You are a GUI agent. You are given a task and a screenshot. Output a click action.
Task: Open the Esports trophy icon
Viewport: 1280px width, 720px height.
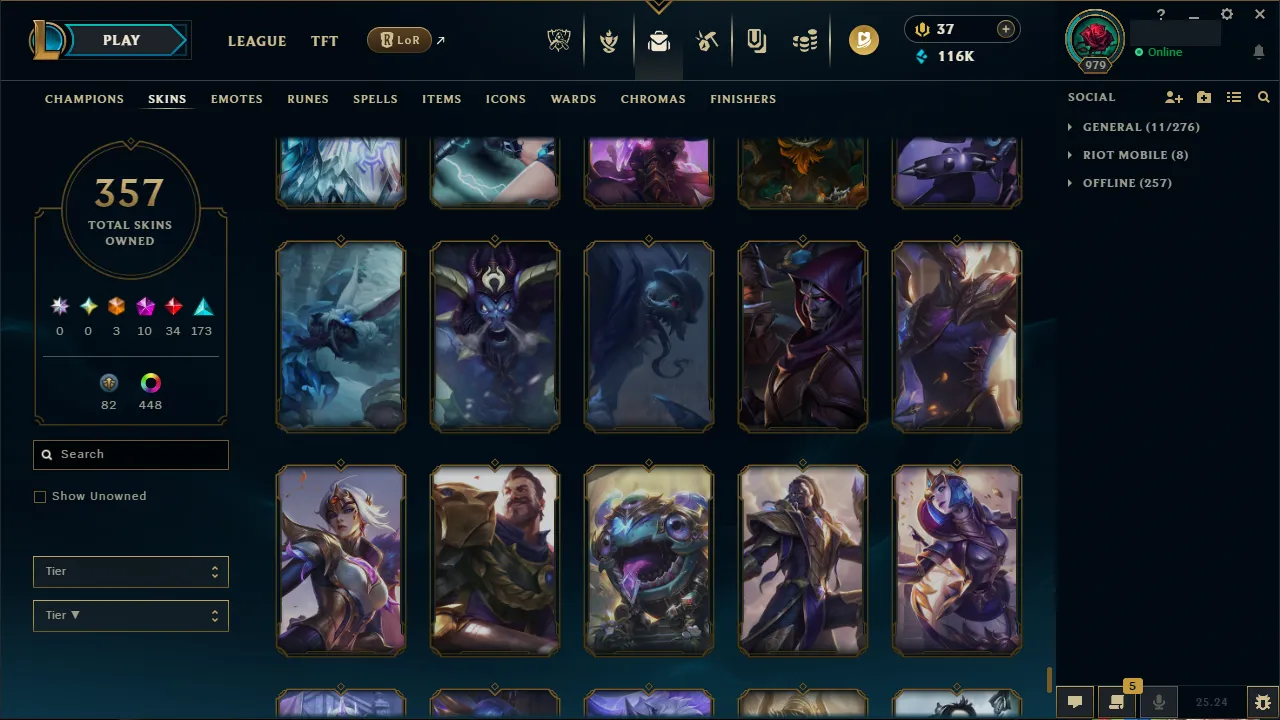click(559, 40)
